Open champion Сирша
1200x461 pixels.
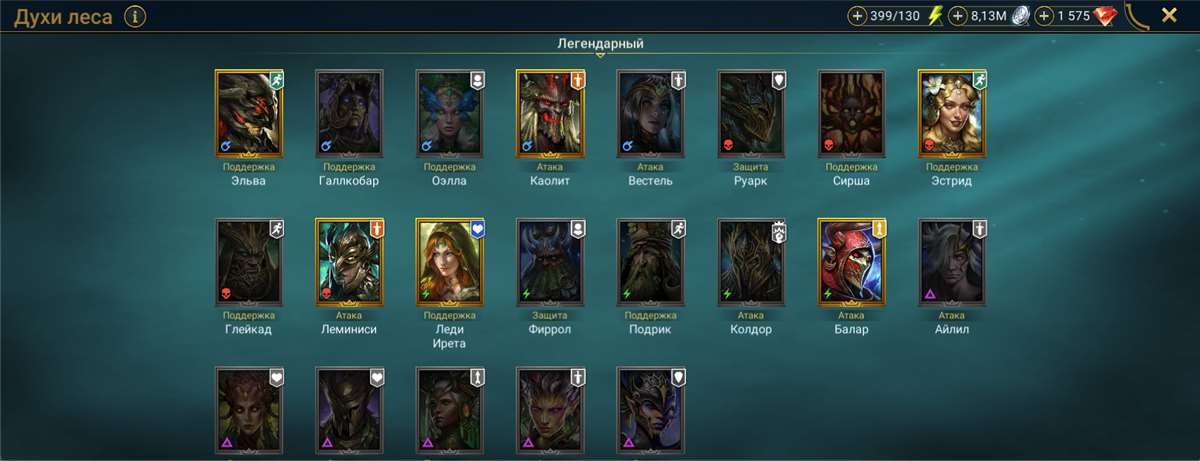coord(851,113)
